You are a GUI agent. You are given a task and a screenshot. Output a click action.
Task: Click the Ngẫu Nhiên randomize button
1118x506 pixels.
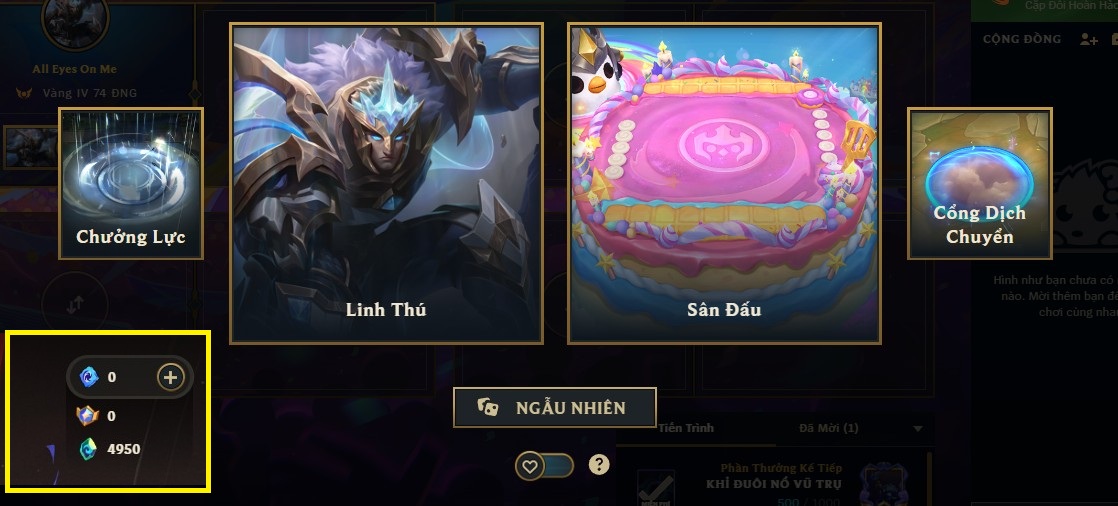click(x=555, y=407)
